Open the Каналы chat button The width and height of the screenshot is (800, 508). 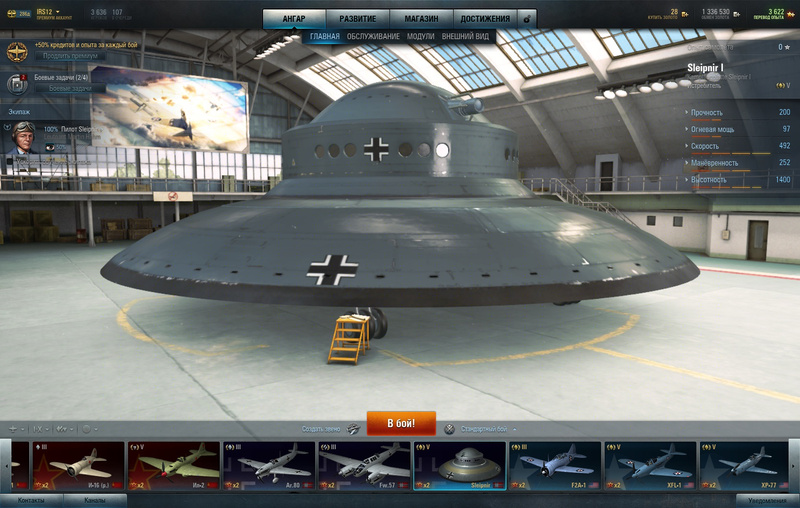(95, 500)
